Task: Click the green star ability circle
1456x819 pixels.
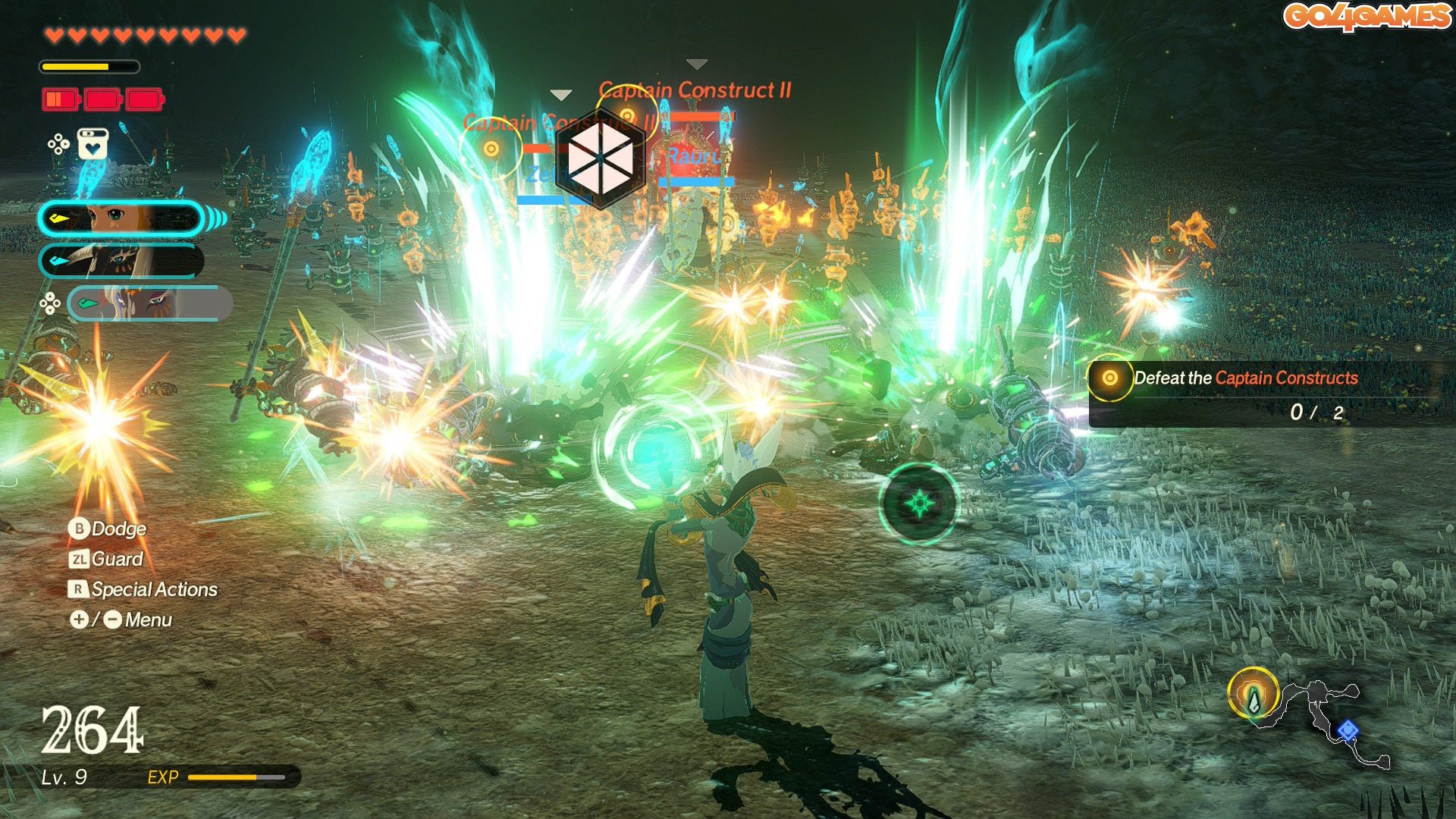Action: pyautogui.click(x=919, y=504)
